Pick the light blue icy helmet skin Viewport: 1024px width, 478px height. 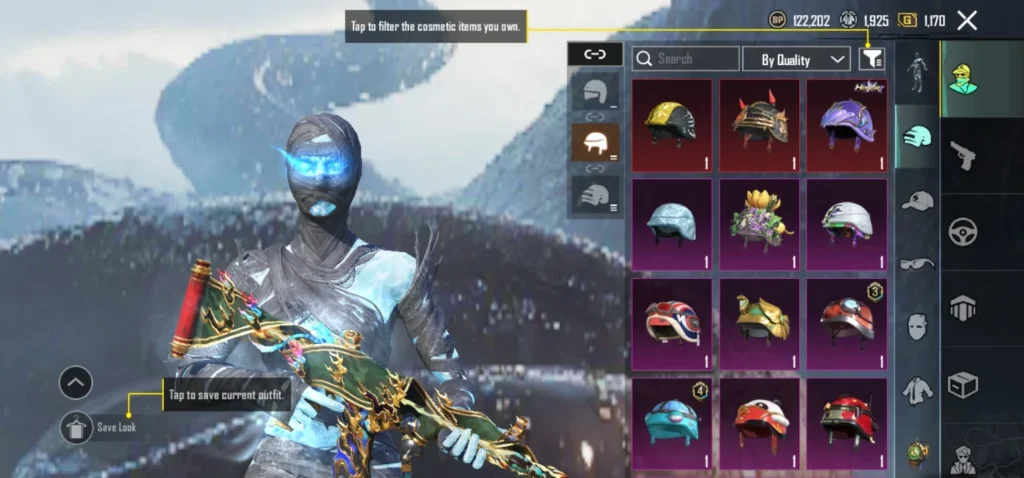click(672, 224)
